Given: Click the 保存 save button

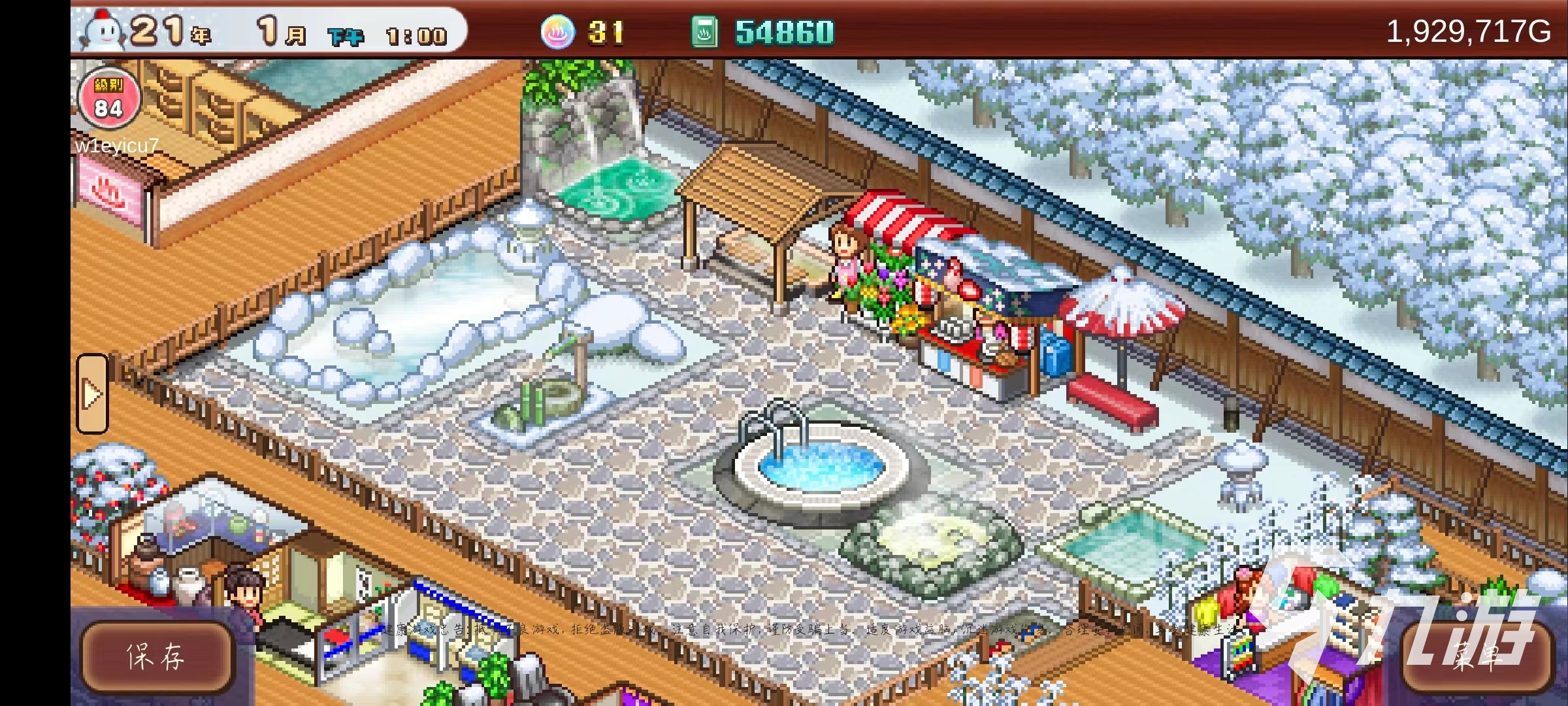Looking at the screenshot, I should tap(157, 656).
